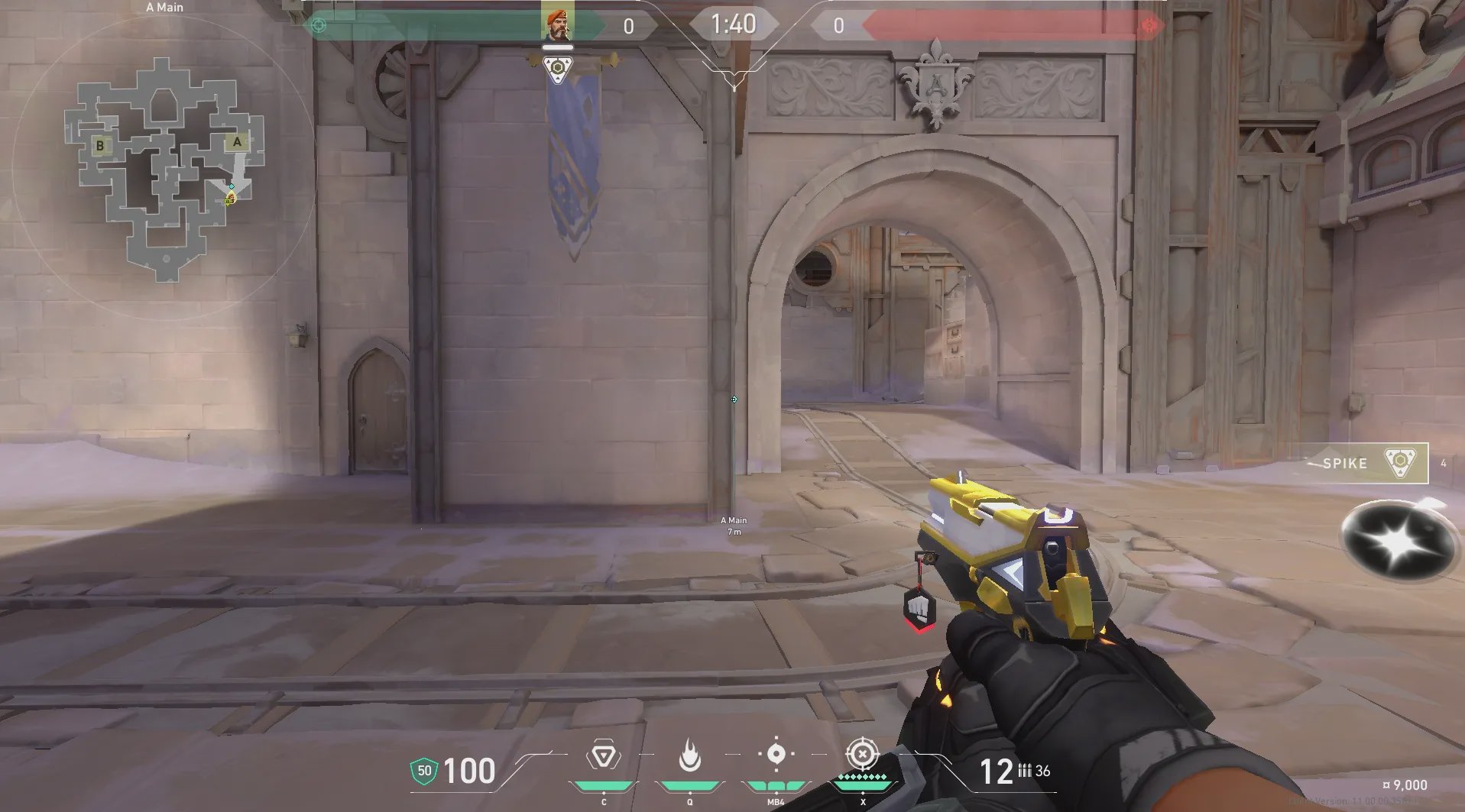Click the B site marker on minimap
Image resolution: width=1465 pixels, height=812 pixels.
point(100,145)
